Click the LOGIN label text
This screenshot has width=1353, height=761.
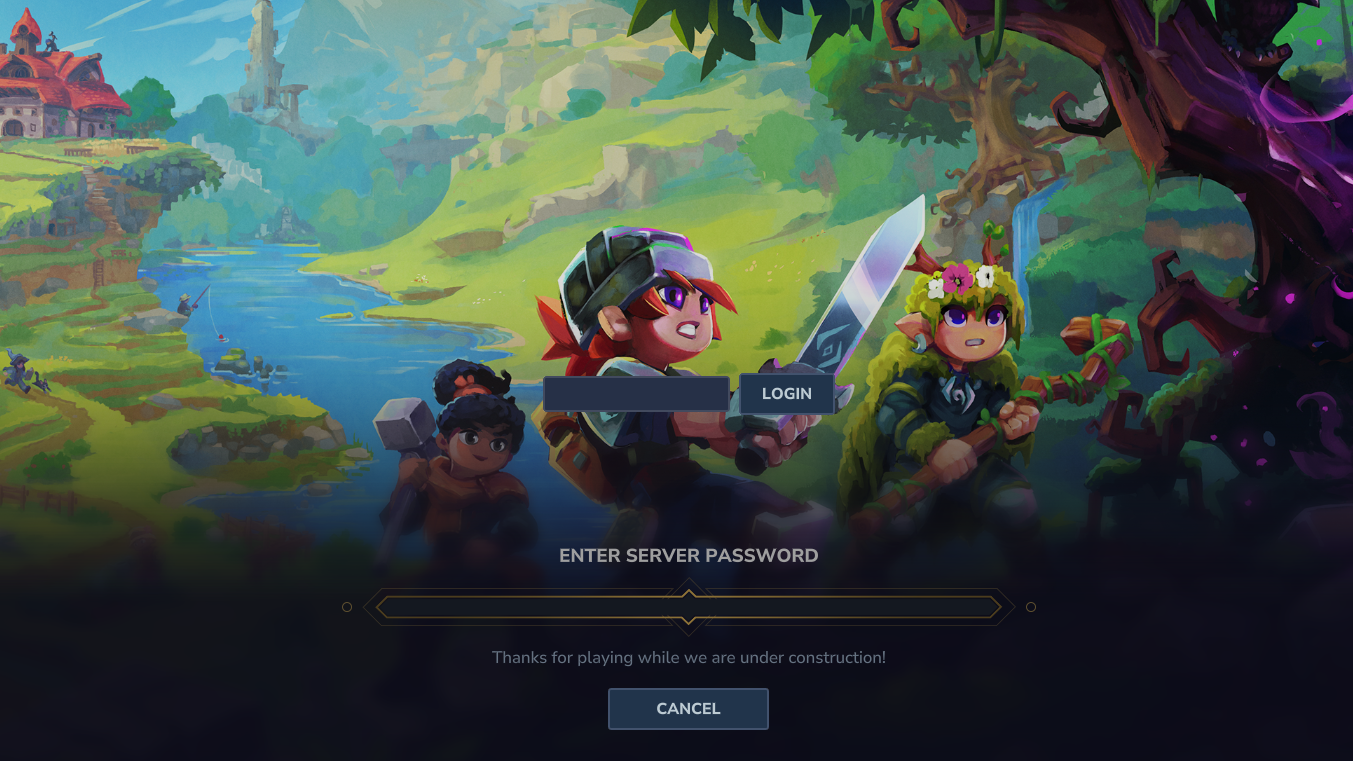[x=787, y=393]
